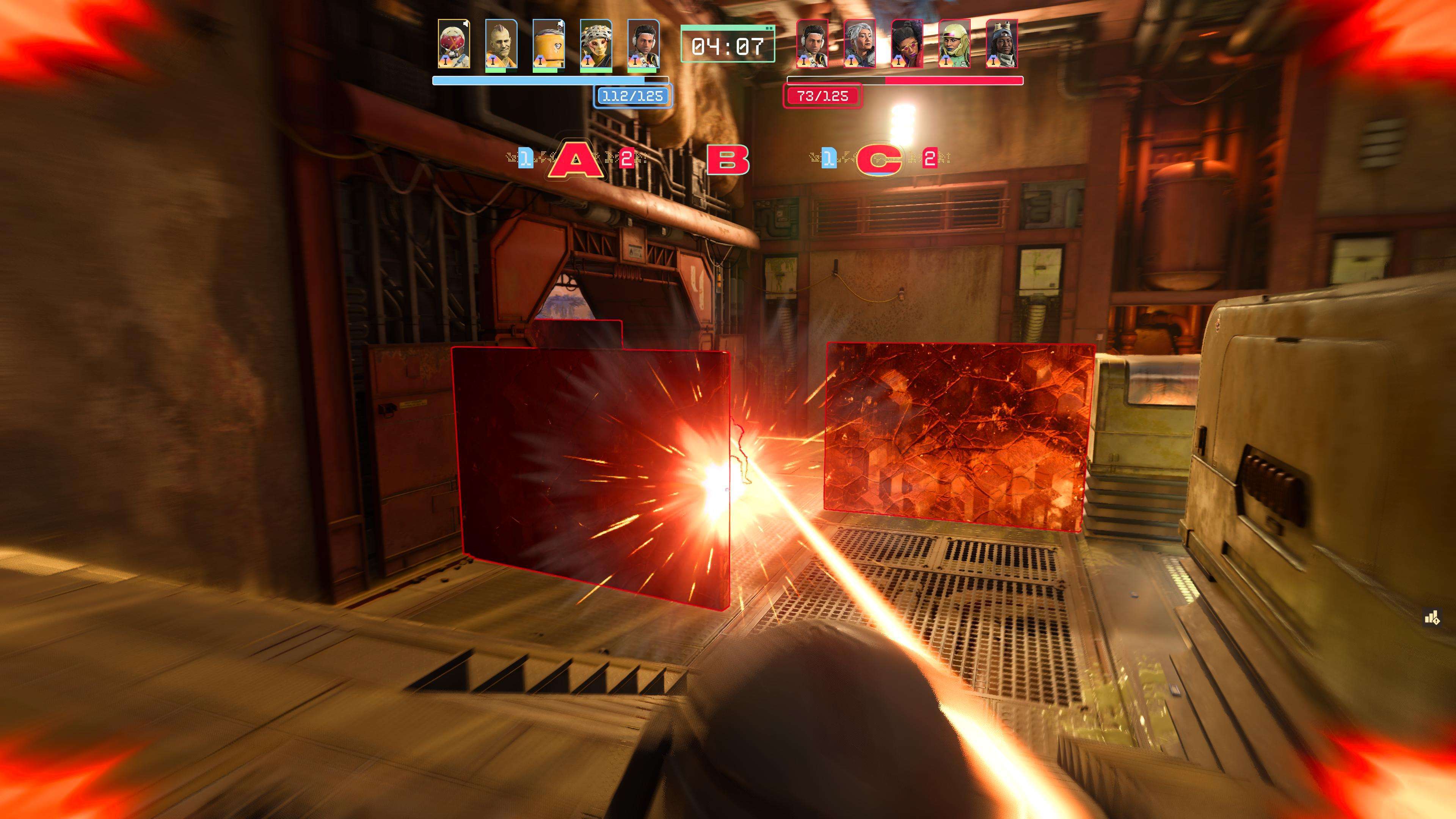
Task: Choose the yellow robot teammate portrait
Action: pos(548,44)
